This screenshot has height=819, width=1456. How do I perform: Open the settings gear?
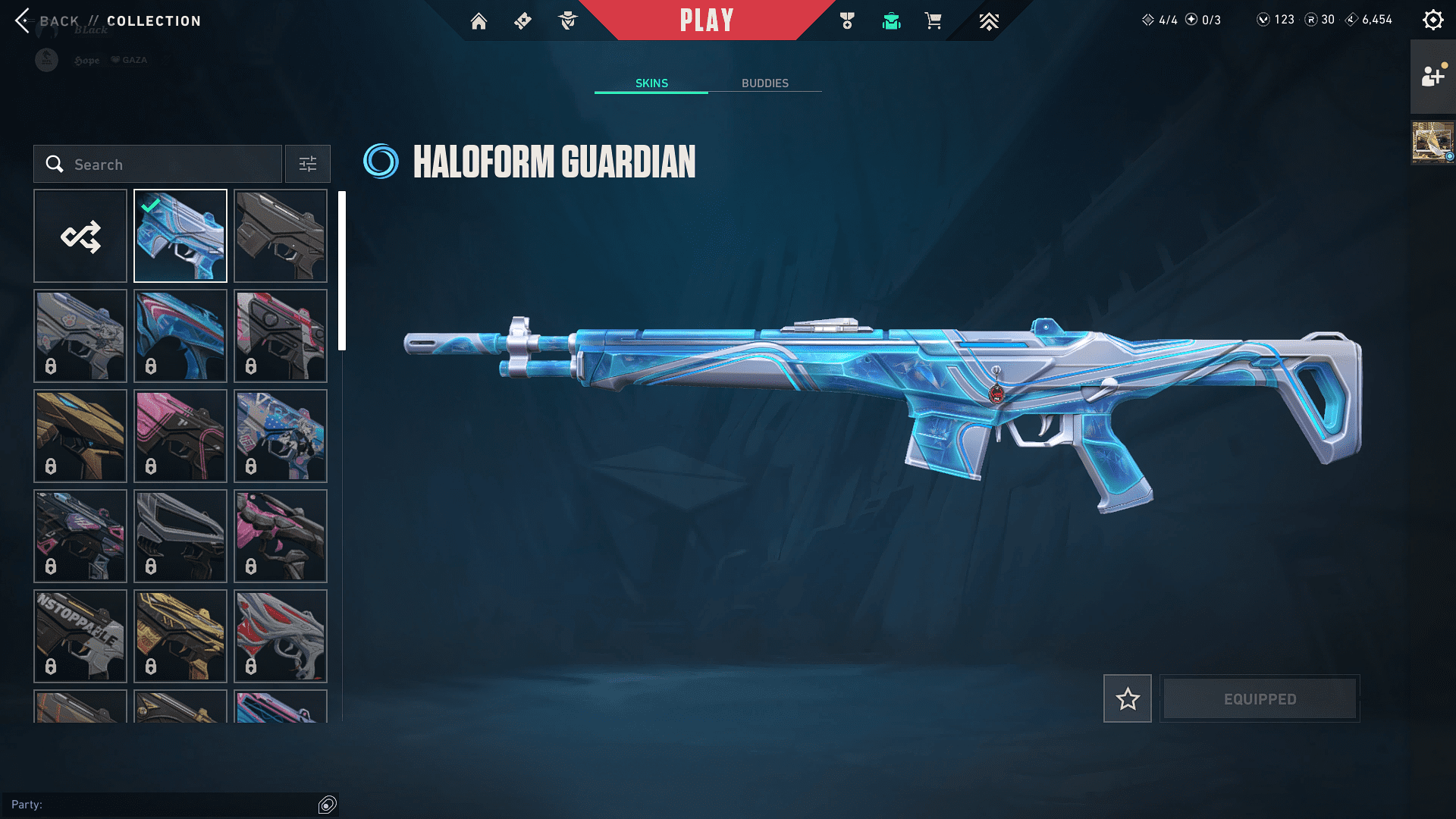click(1432, 20)
